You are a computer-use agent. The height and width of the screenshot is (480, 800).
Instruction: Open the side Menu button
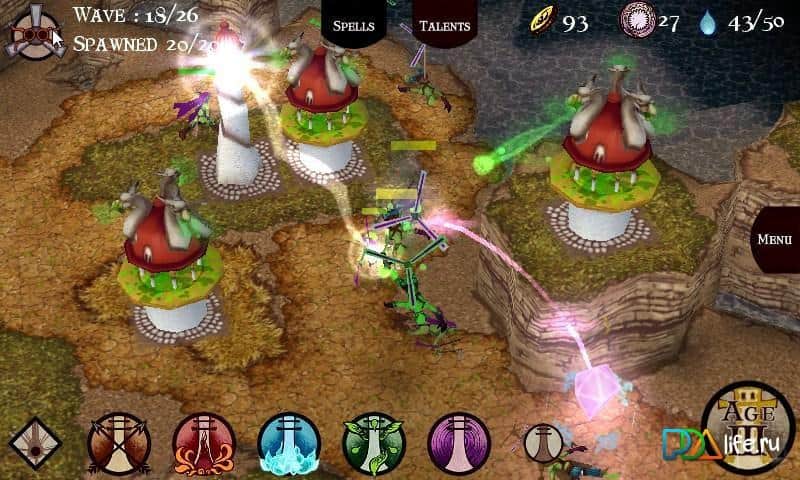pyautogui.click(x=775, y=240)
